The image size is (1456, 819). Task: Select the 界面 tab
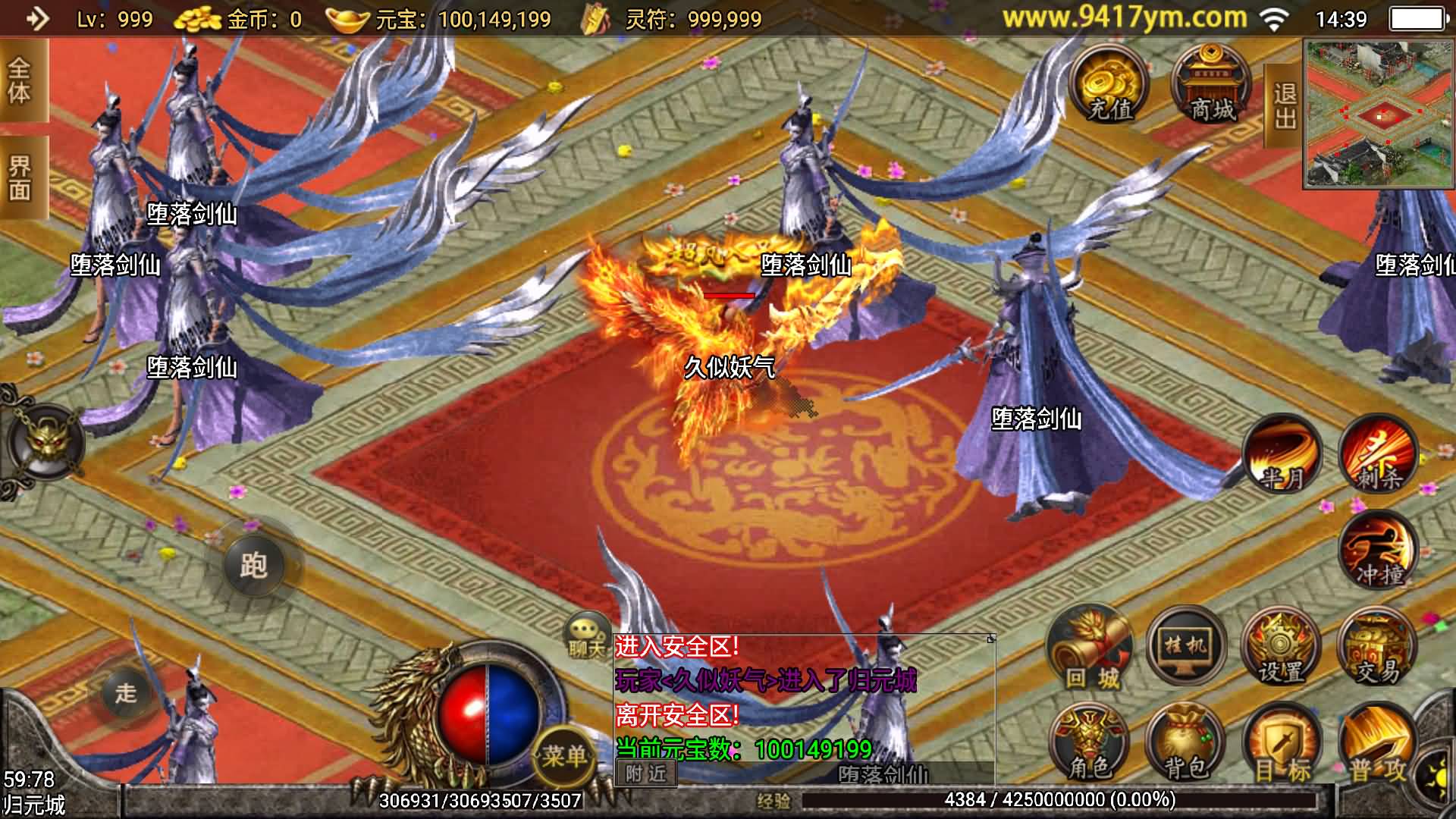[x=20, y=178]
